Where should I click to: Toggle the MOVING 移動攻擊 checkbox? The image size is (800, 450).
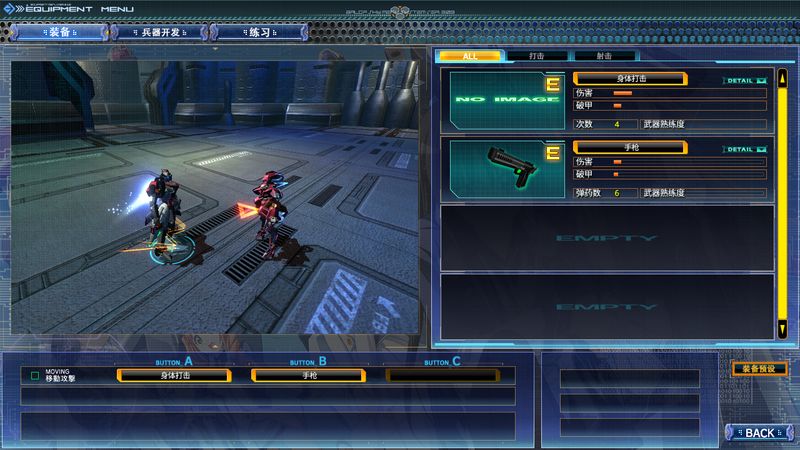[x=35, y=376]
